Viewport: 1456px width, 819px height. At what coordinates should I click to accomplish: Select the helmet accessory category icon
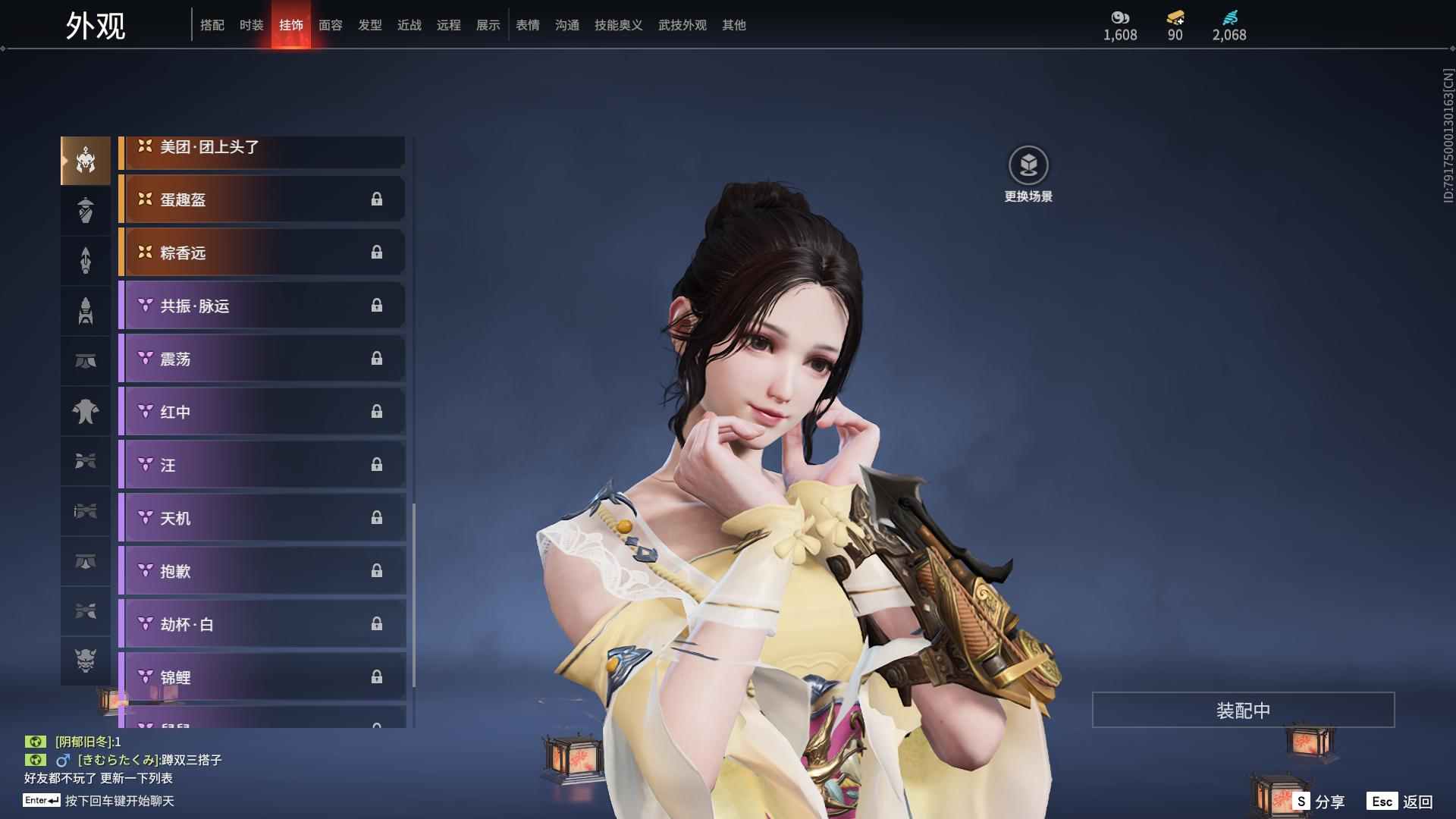[86, 160]
